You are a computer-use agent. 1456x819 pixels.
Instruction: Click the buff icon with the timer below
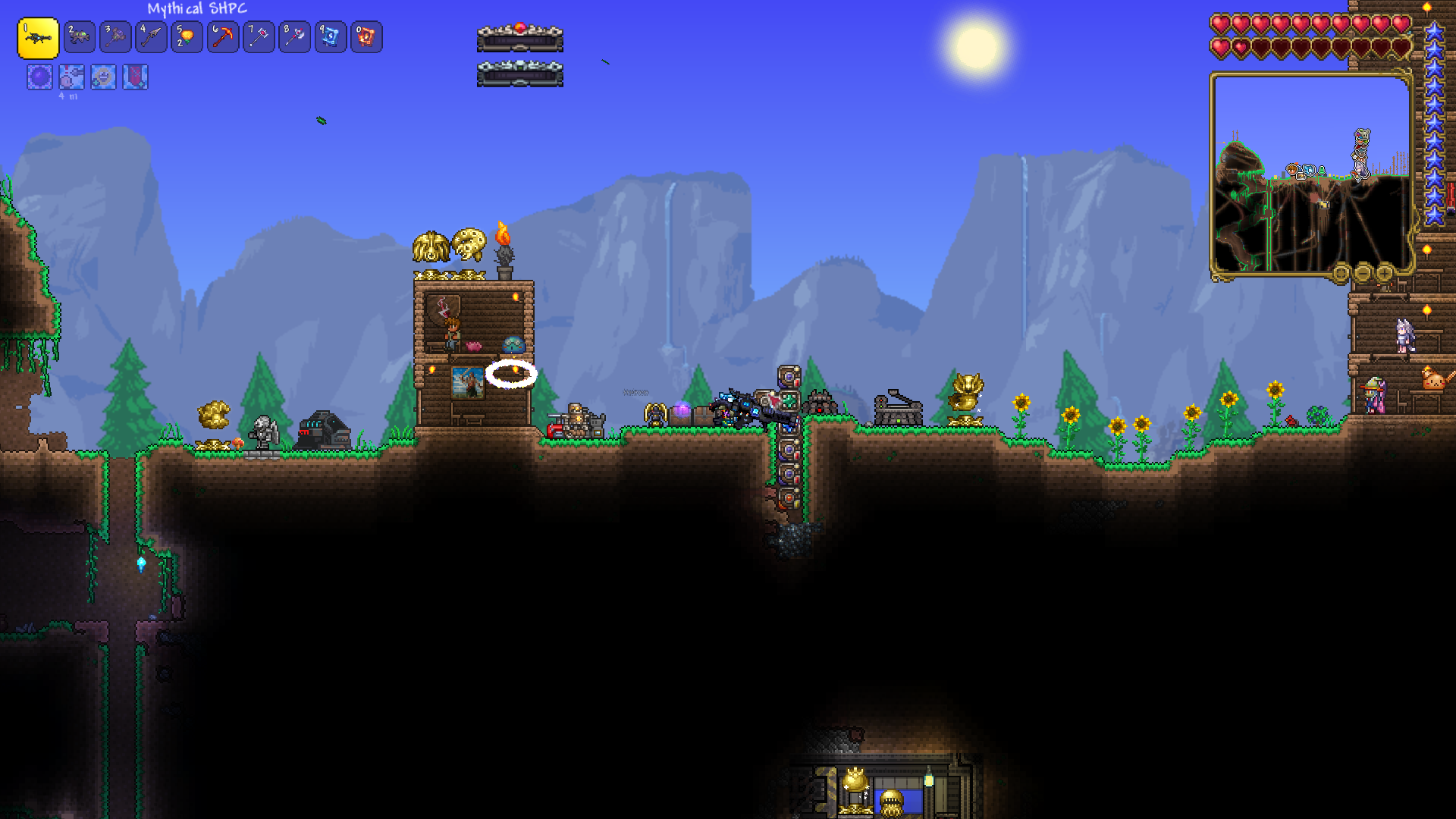(x=71, y=77)
